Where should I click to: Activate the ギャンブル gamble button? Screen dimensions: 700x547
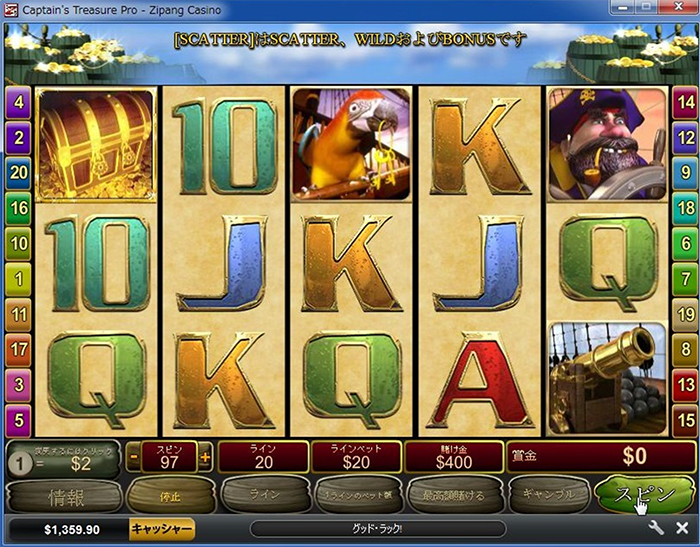[x=547, y=494]
